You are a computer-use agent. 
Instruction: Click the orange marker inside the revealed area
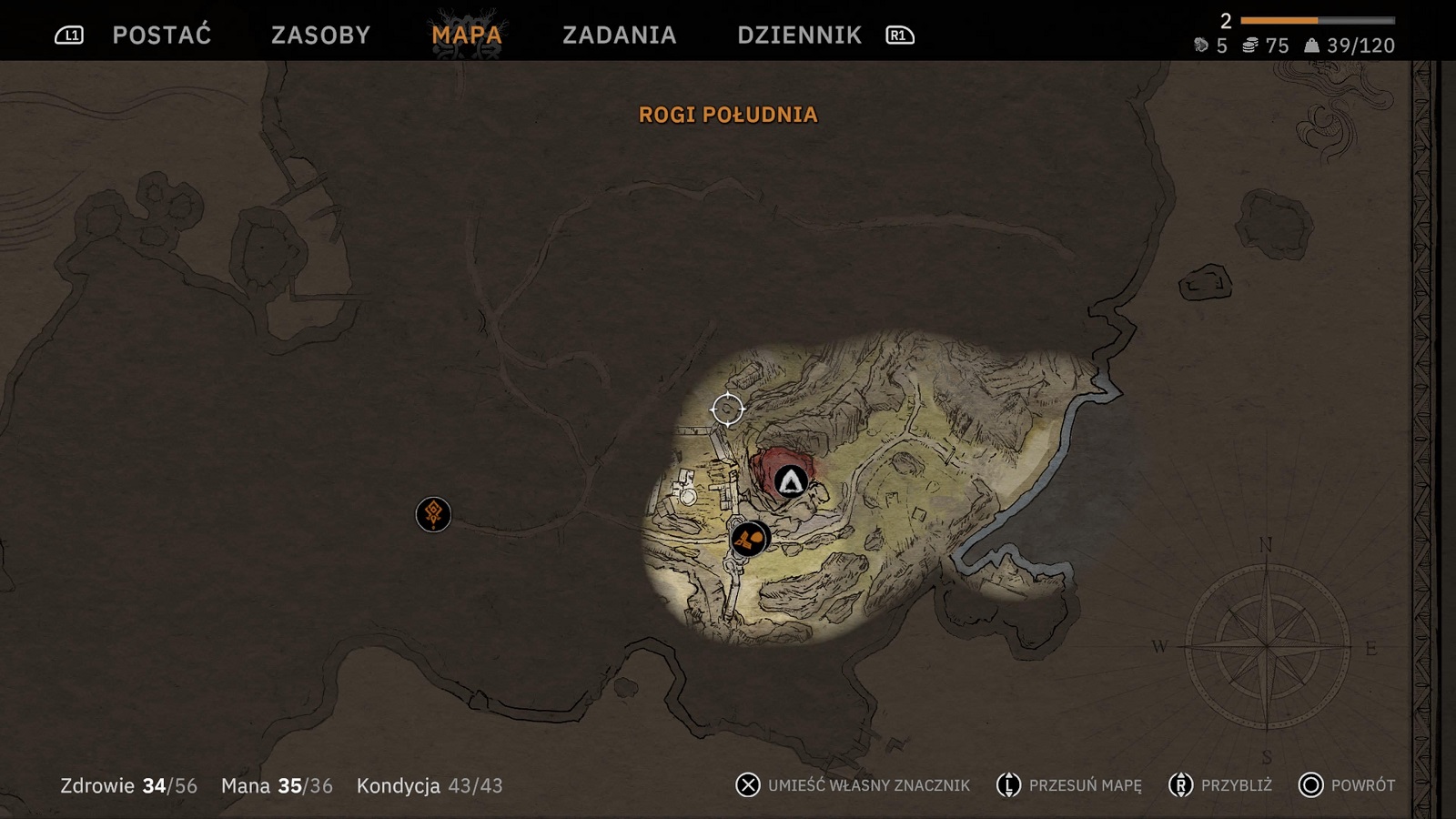point(750,540)
